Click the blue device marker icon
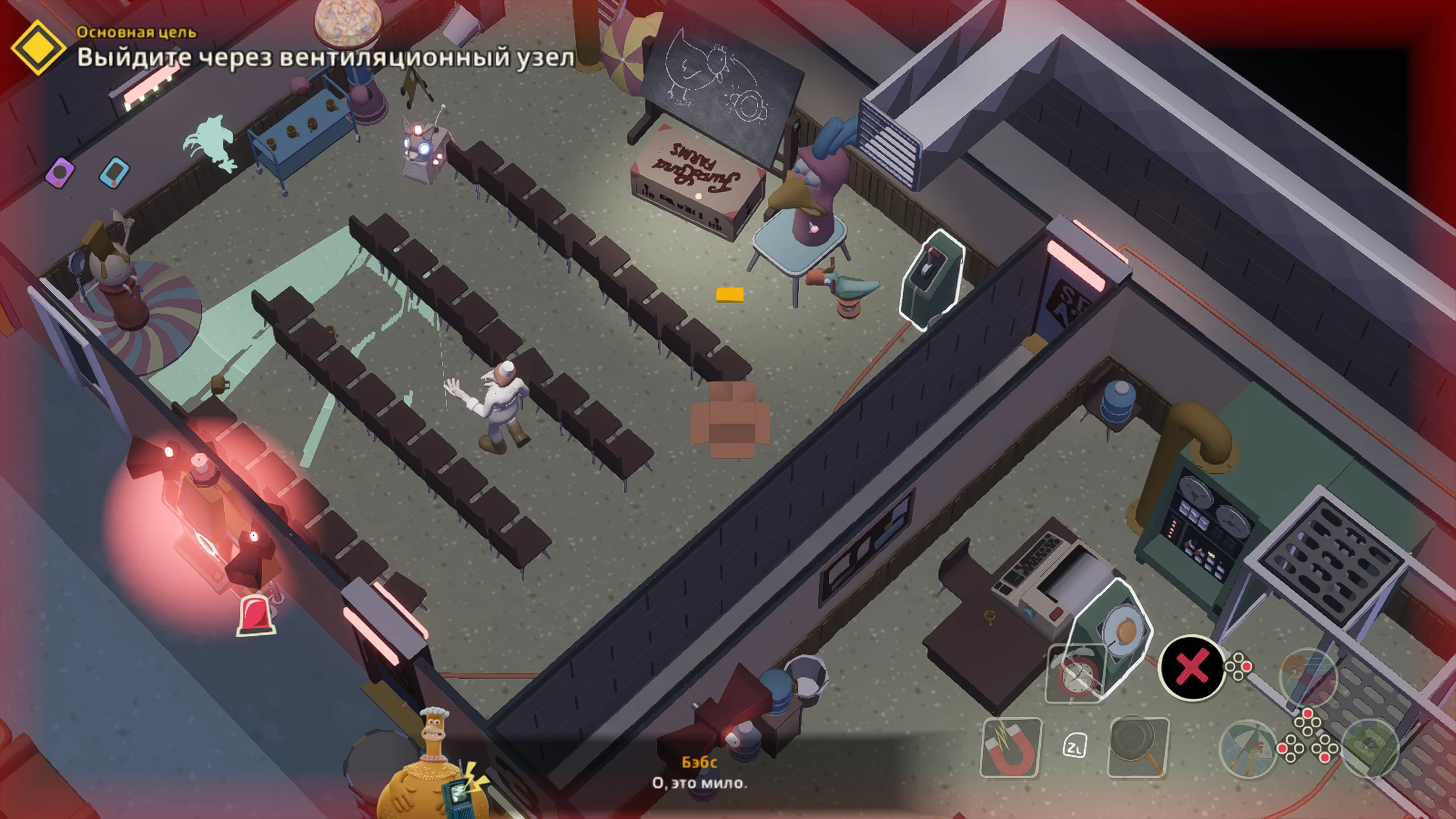The image size is (1456, 819). (x=114, y=172)
